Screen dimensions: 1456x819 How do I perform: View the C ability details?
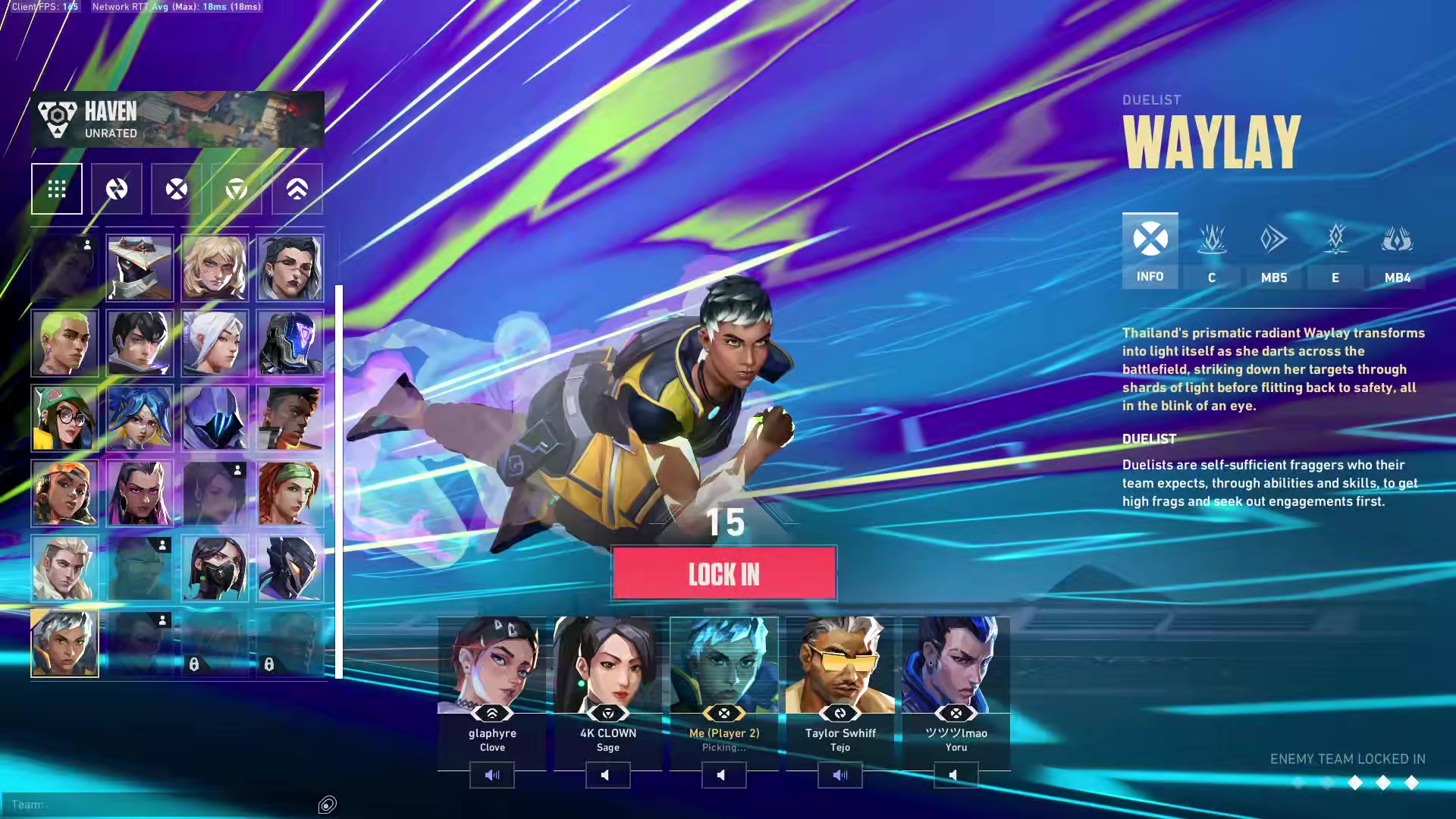[1212, 251]
